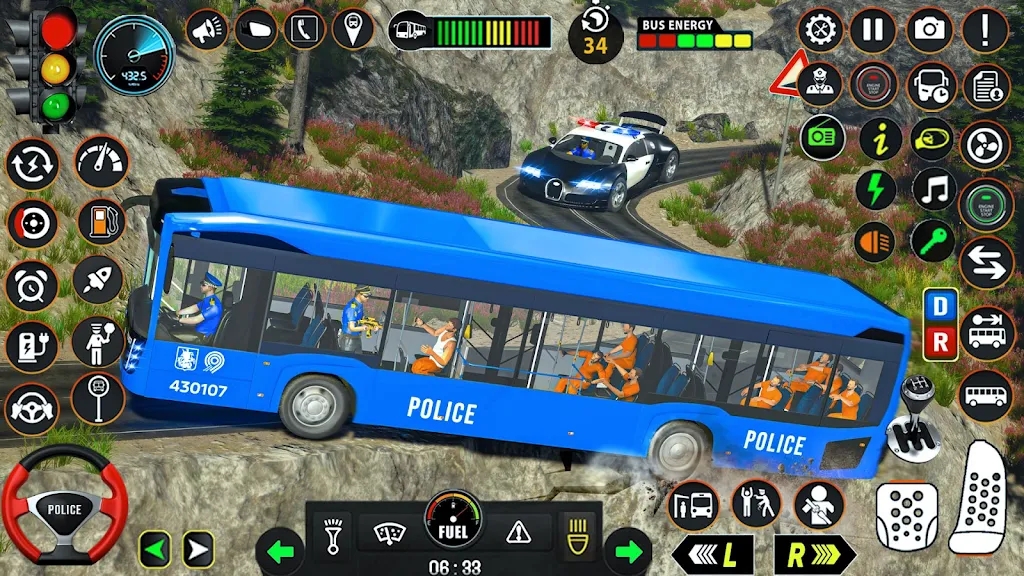Open the settings gear button
This screenshot has height=576, width=1024.
point(822,30)
